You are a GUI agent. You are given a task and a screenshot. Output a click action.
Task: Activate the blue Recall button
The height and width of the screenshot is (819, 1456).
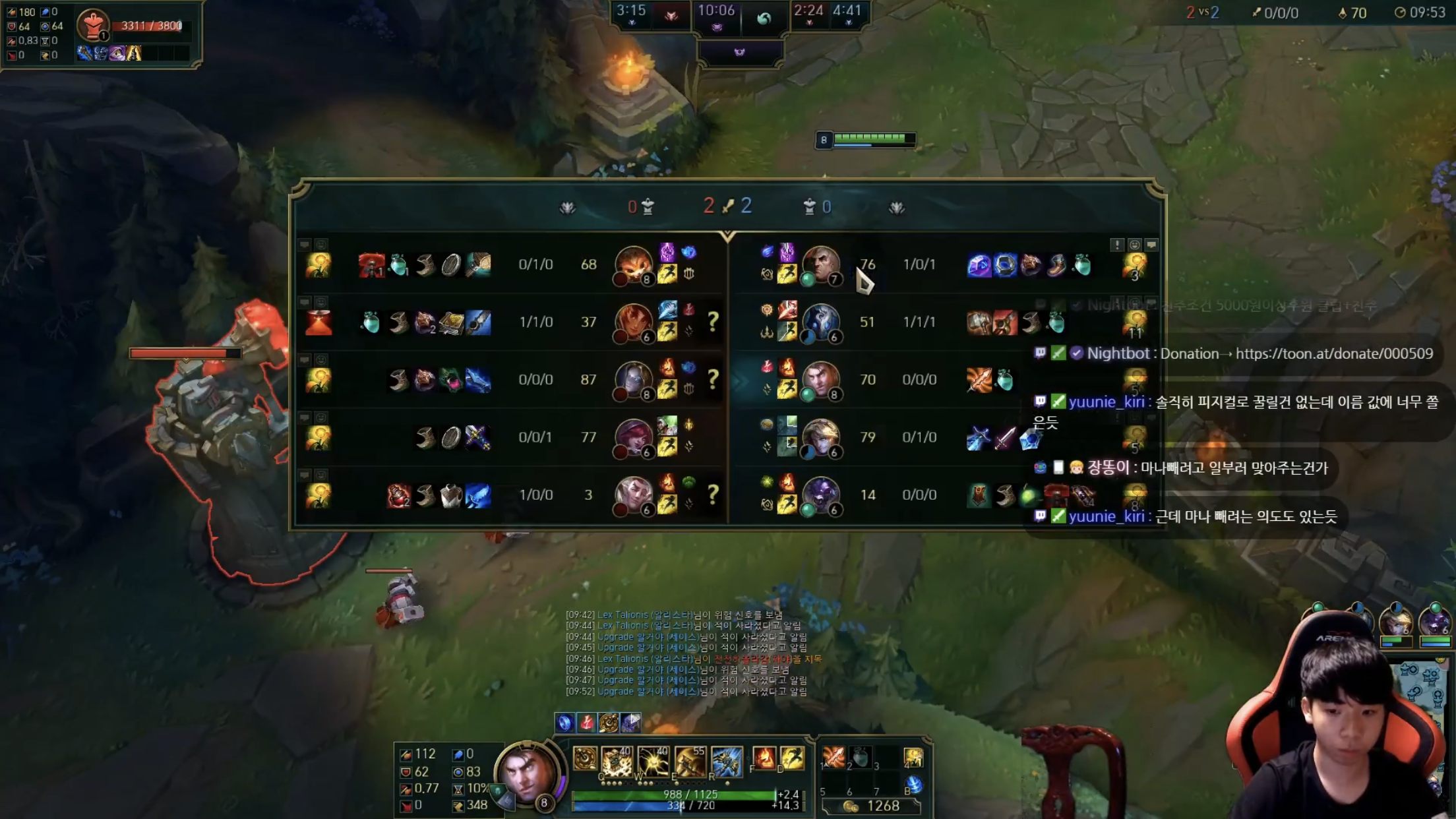pos(913,784)
